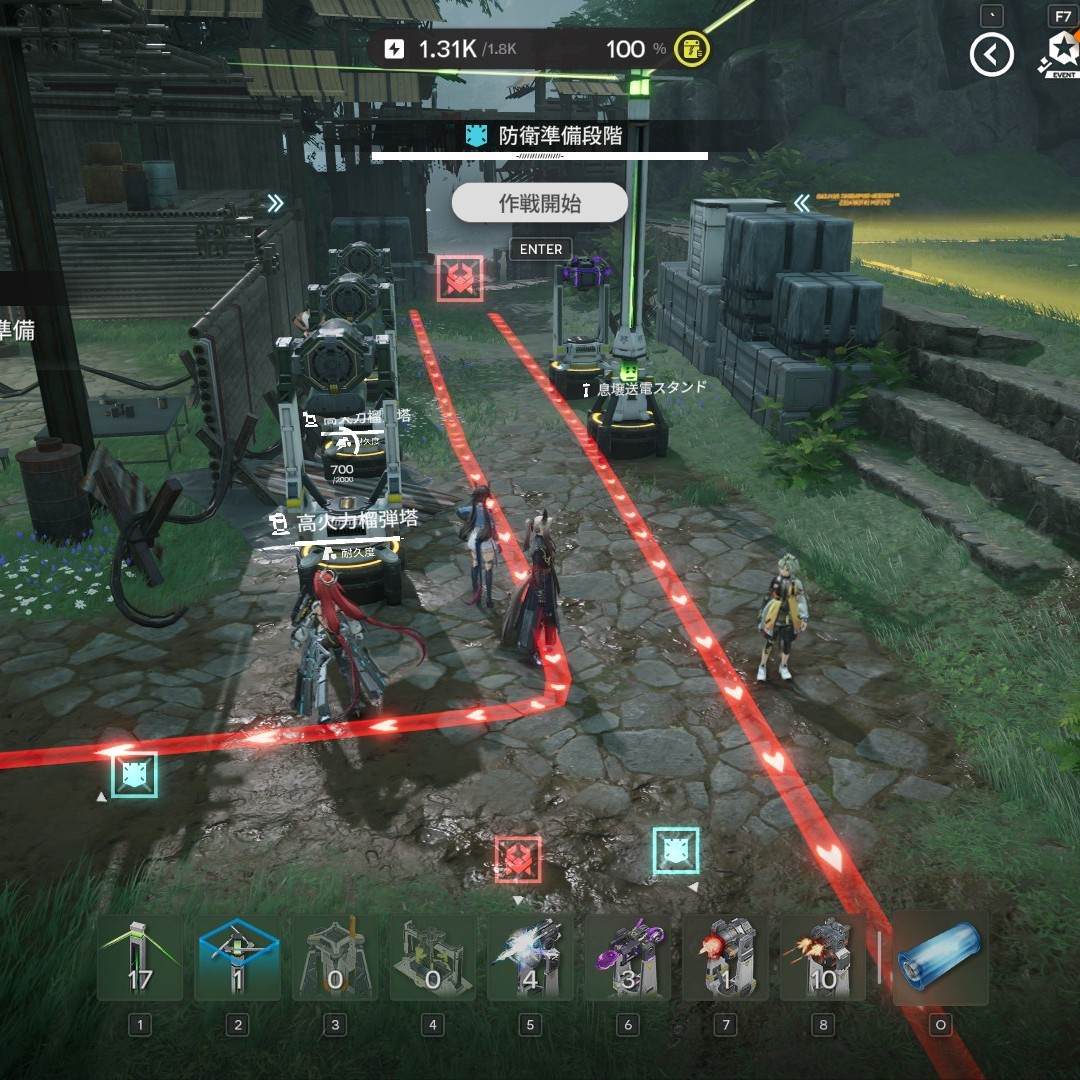Click the circular back arrow button
Viewport: 1080px width, 1080px height.
pyautogui.click(x=991, y=55)
